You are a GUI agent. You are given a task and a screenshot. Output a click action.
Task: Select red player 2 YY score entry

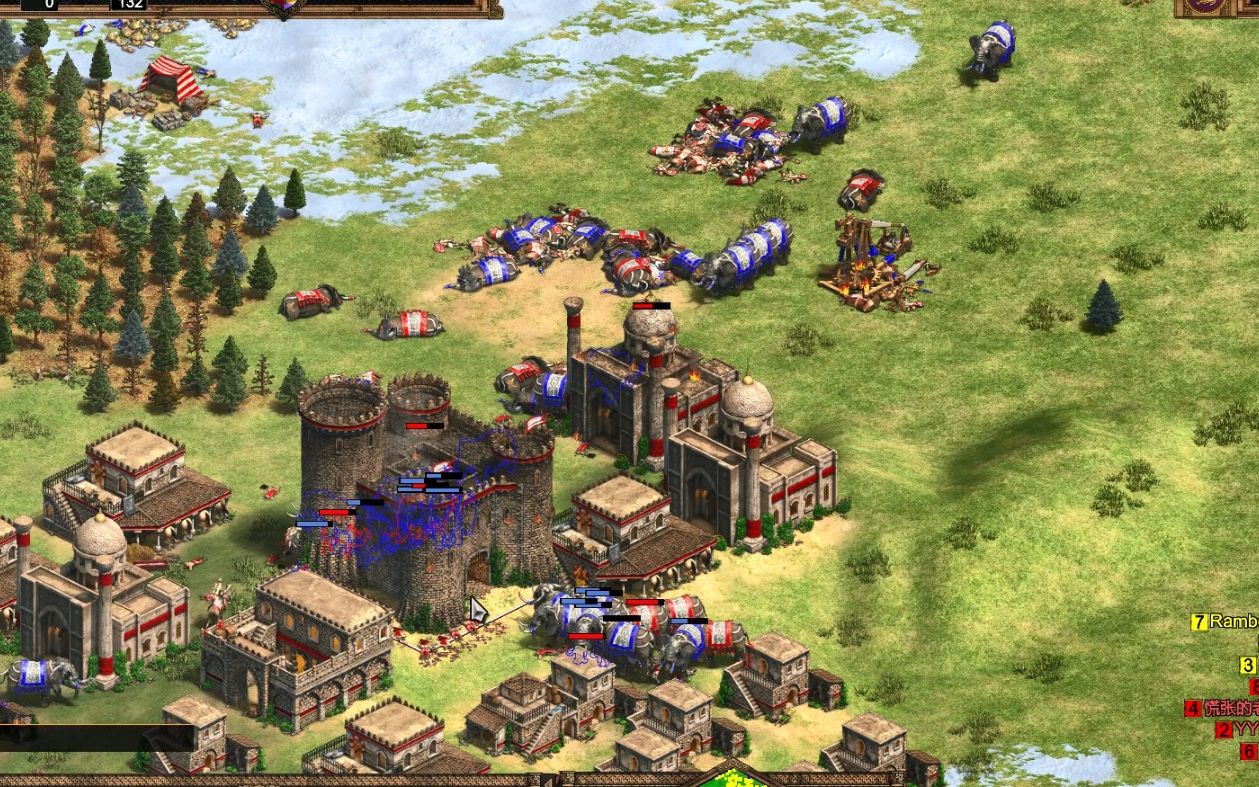1236,729
